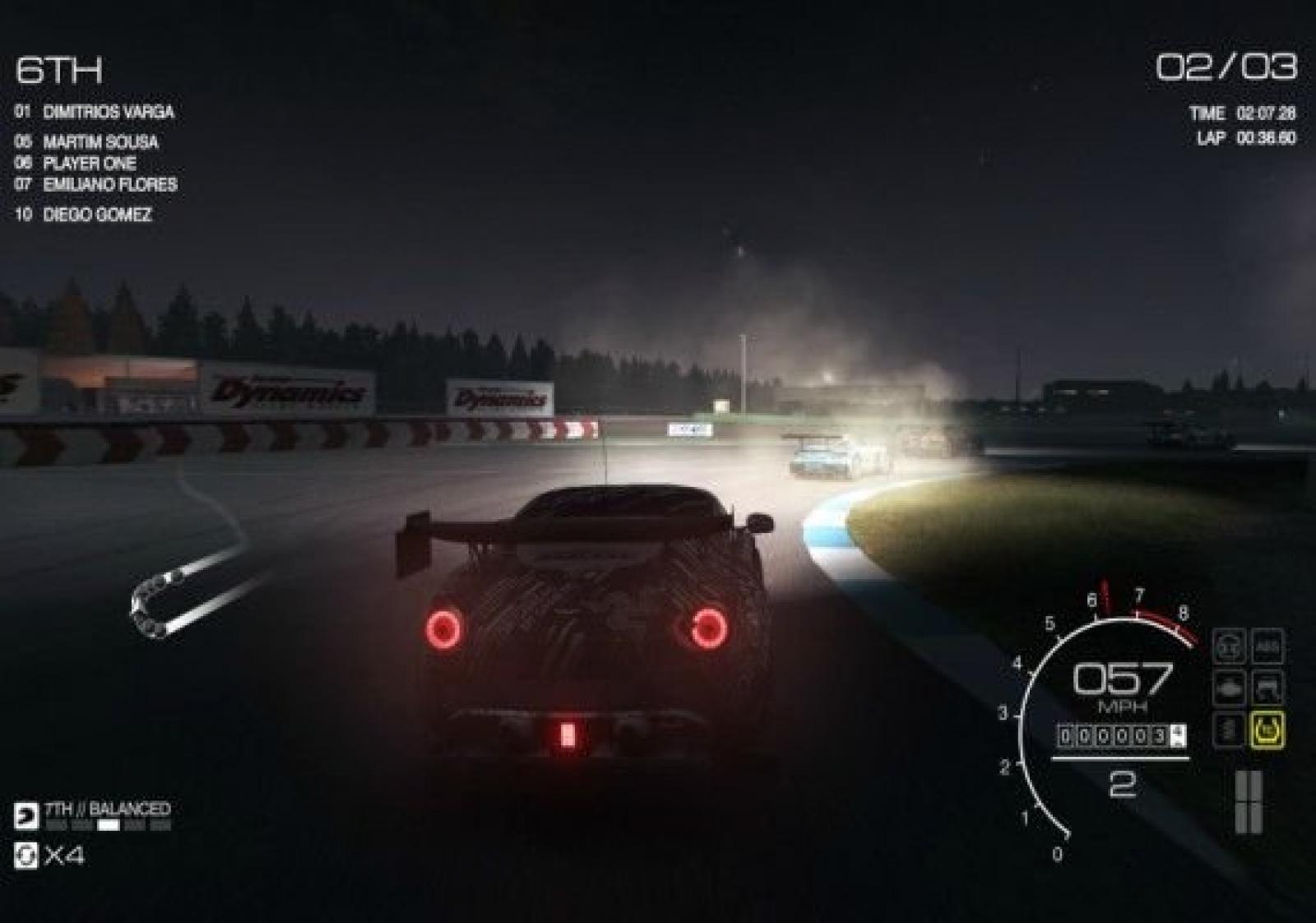Select the steering wheel indicator icon
The height and width of the screenshot is (923, 1316).
(x=1228, y=647)
